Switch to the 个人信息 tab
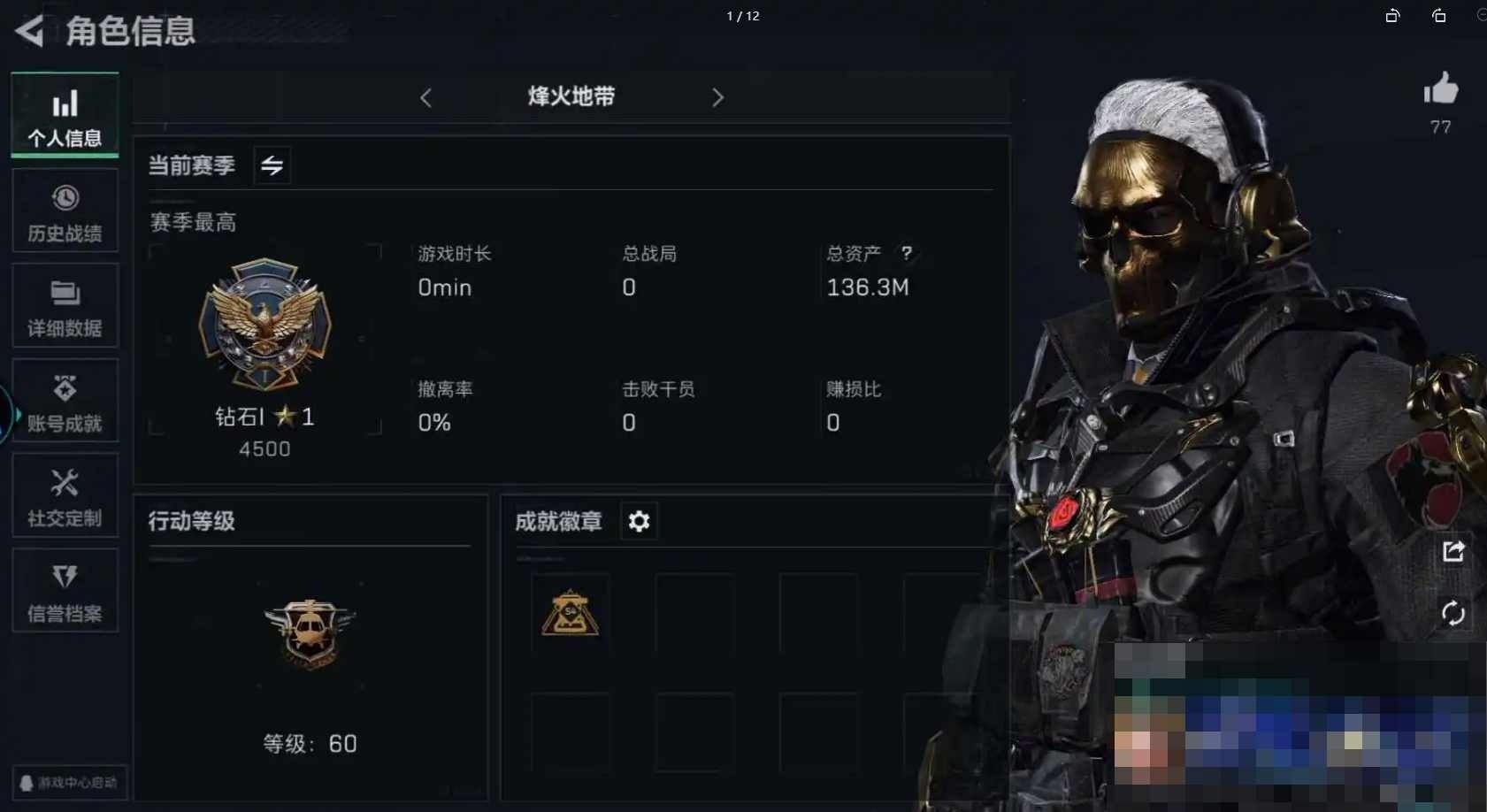Screen dimensions: 1487x812 click(x=65, y=116)
